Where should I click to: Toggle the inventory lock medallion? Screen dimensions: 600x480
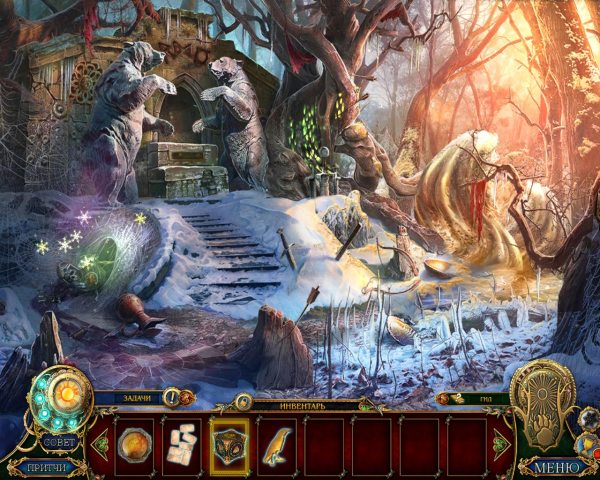(242, 402)
